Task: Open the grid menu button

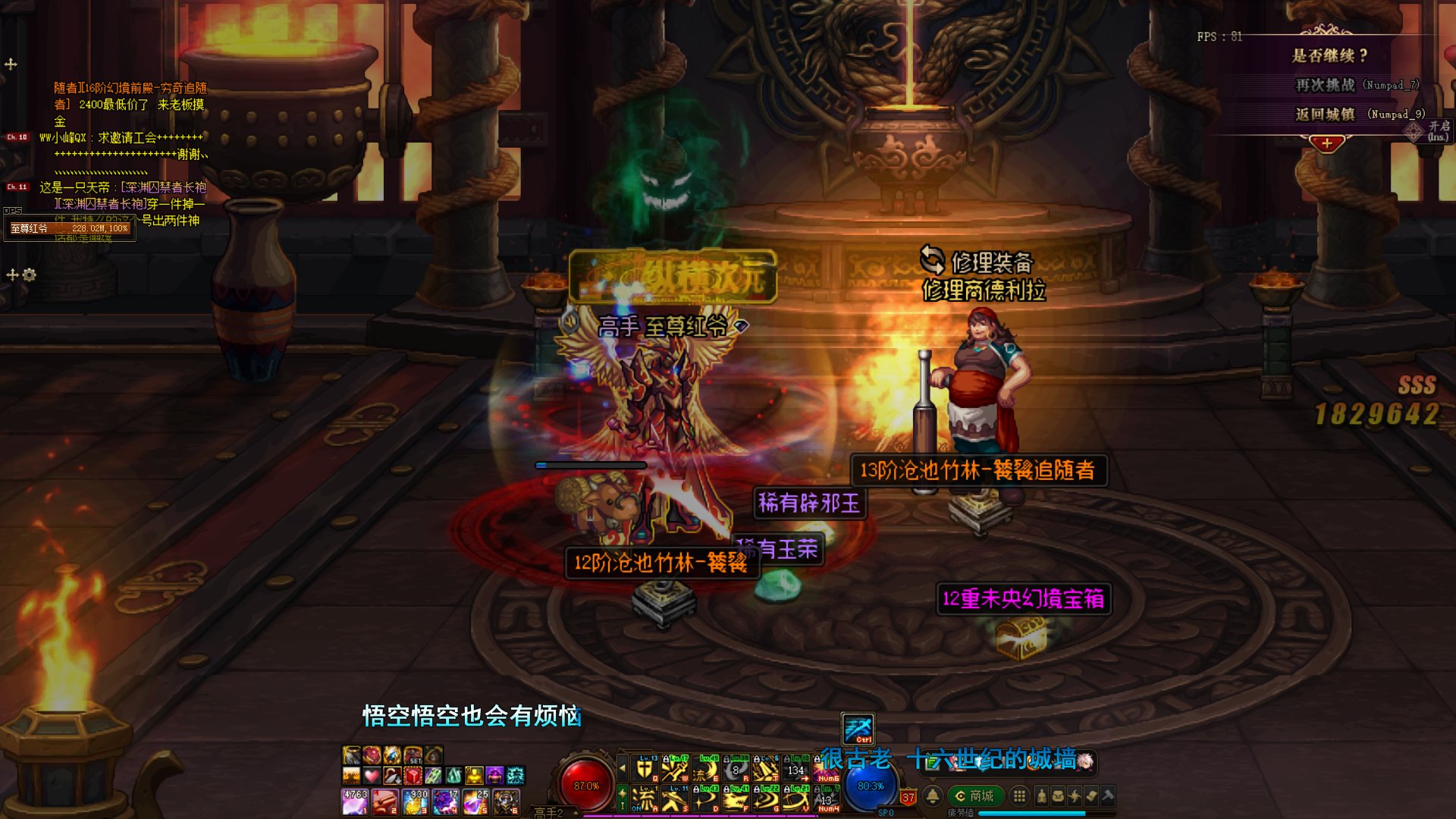Action: pos(1020,795)
